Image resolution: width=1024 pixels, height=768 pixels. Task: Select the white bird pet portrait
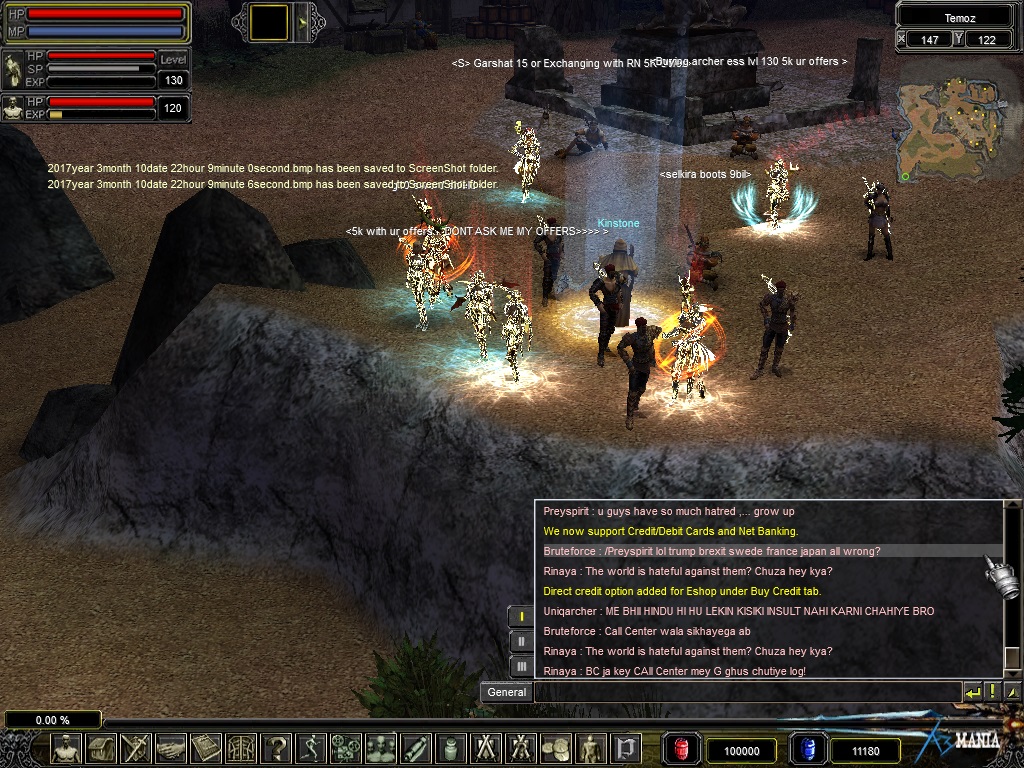(x=13, y=70)
